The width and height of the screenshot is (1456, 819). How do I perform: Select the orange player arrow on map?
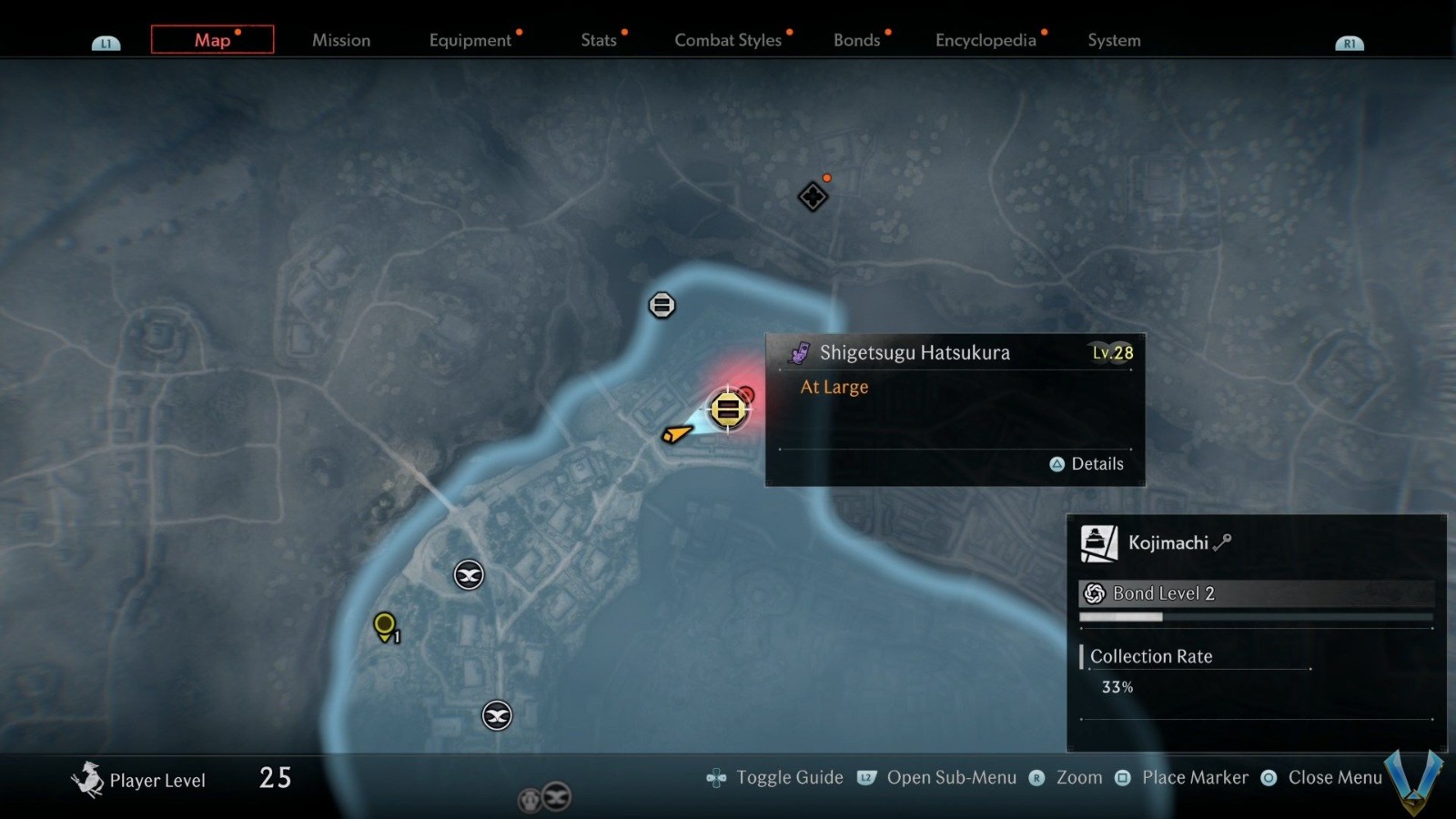point(675,434)
